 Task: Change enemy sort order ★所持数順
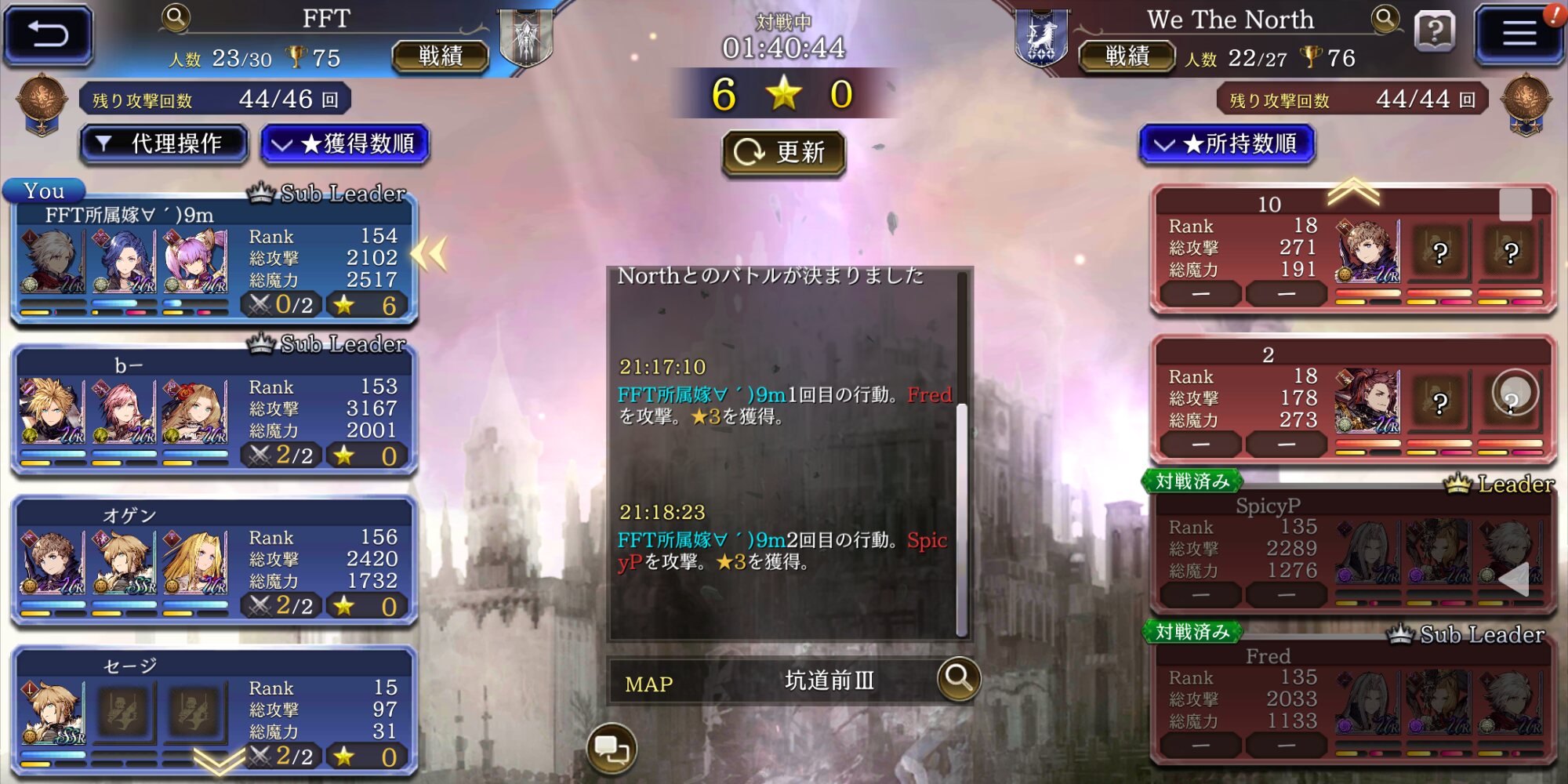pos(1226,144)
